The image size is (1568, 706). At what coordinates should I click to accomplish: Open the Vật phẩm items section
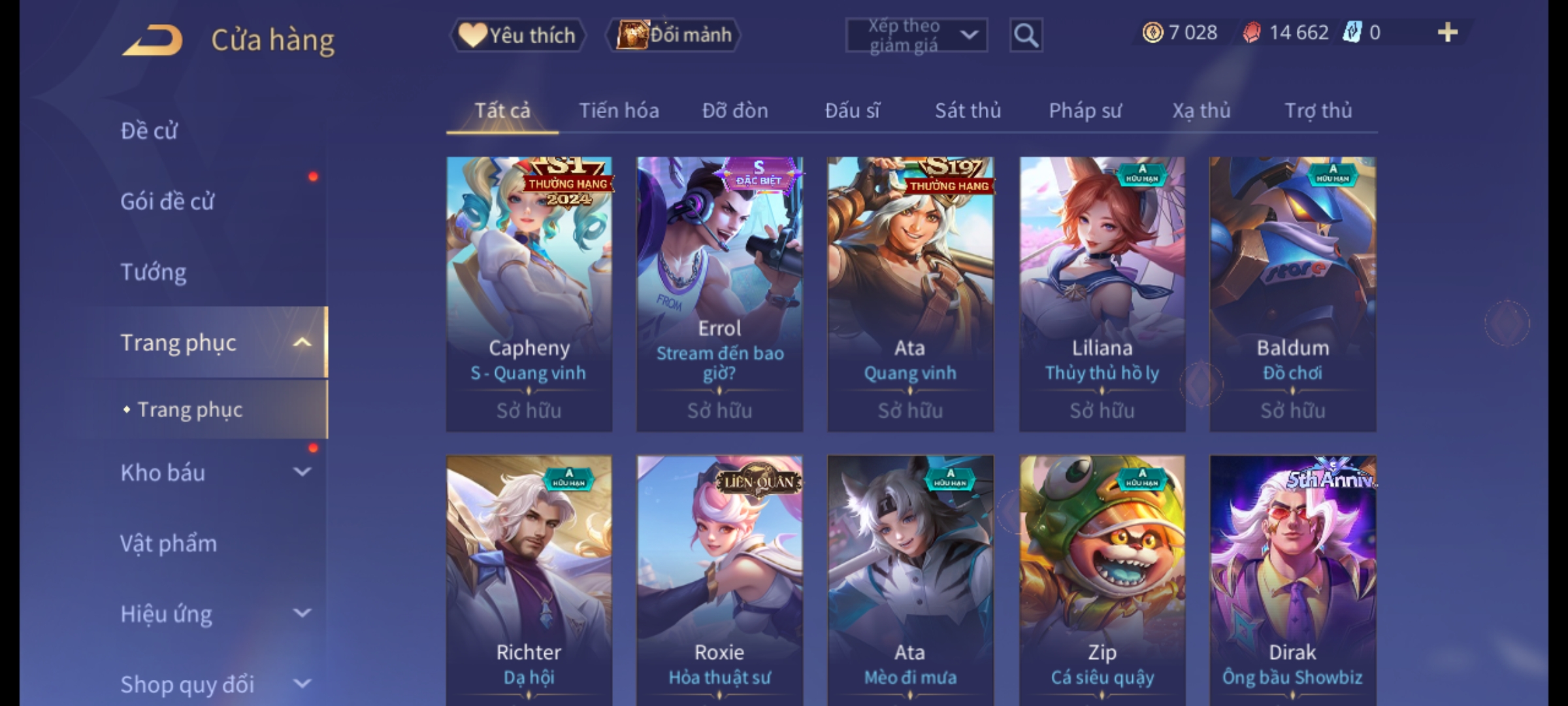[169, 543]
